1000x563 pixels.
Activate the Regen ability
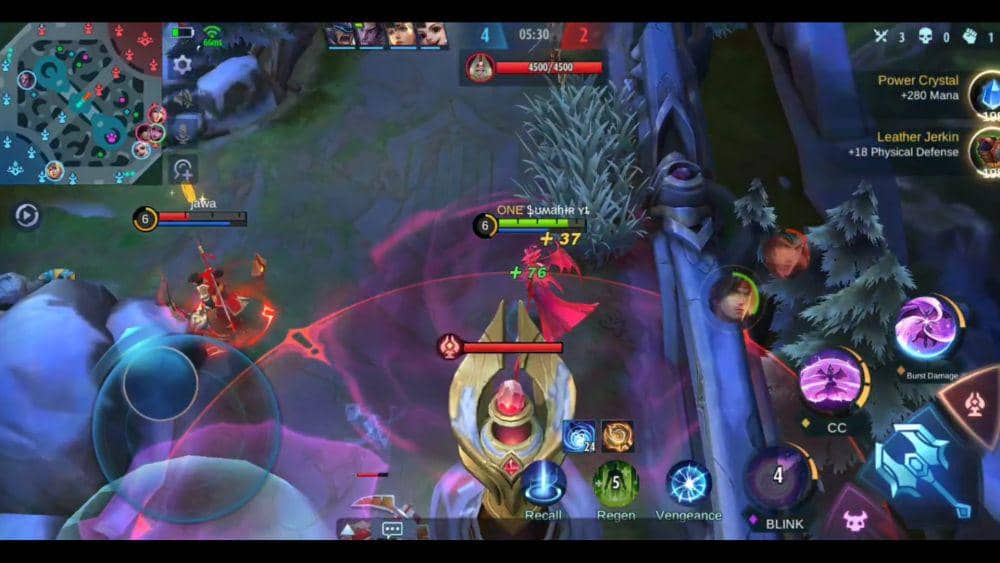(616, 483)
